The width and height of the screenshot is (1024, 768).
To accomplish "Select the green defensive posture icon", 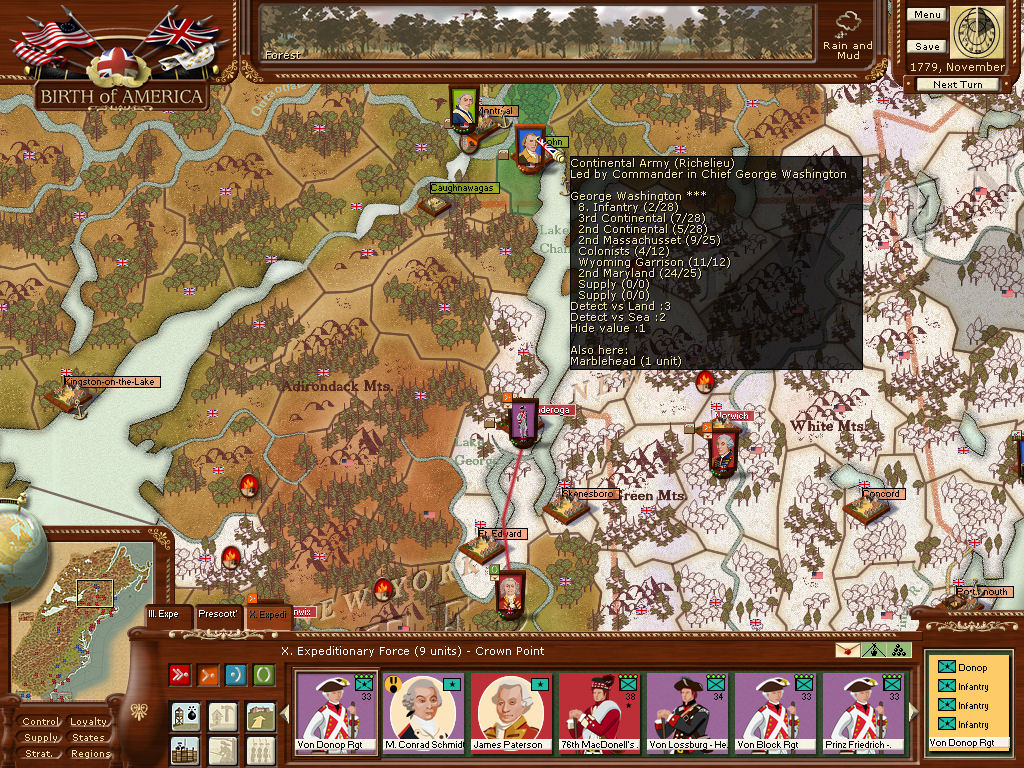I will point(263,675).
